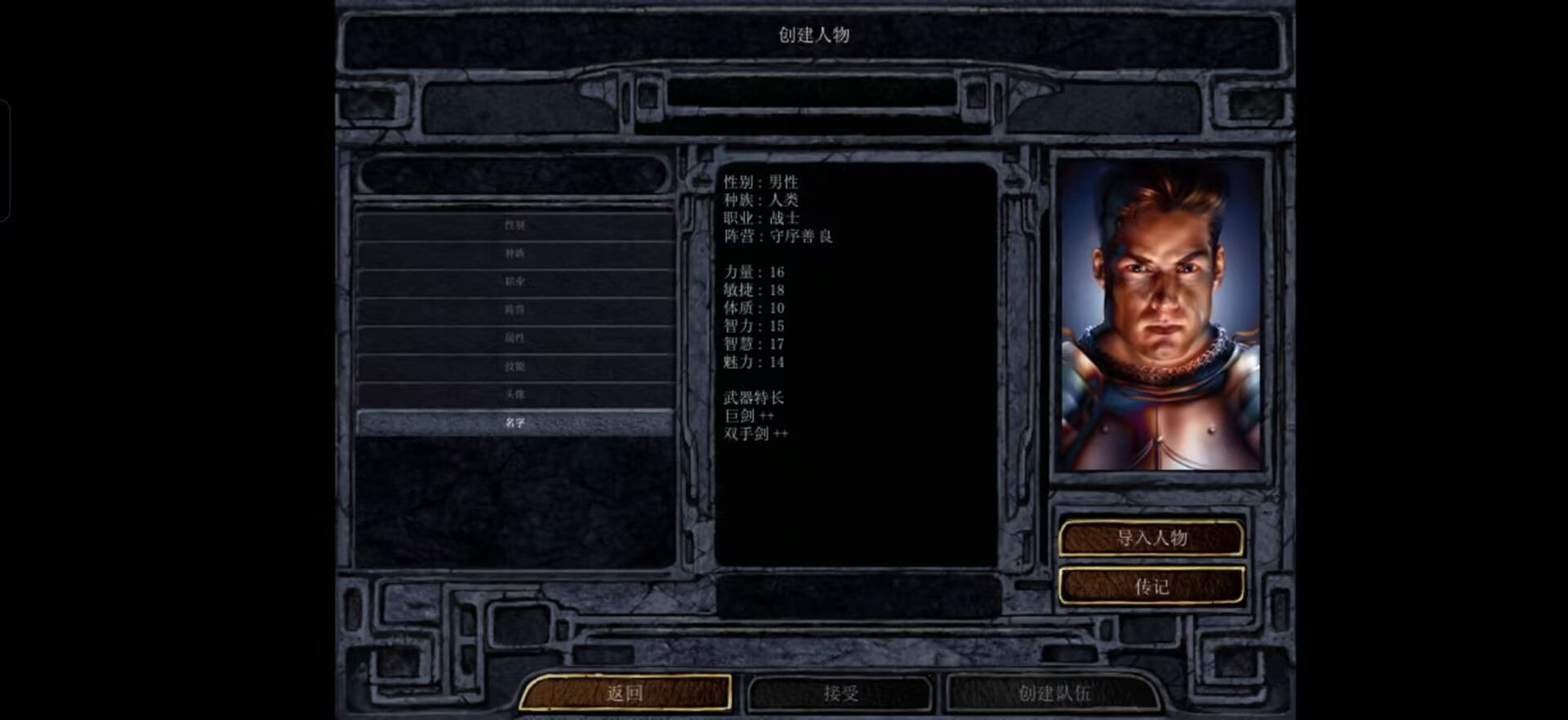Select the 性别 (Gender) step

pos(514,225)
